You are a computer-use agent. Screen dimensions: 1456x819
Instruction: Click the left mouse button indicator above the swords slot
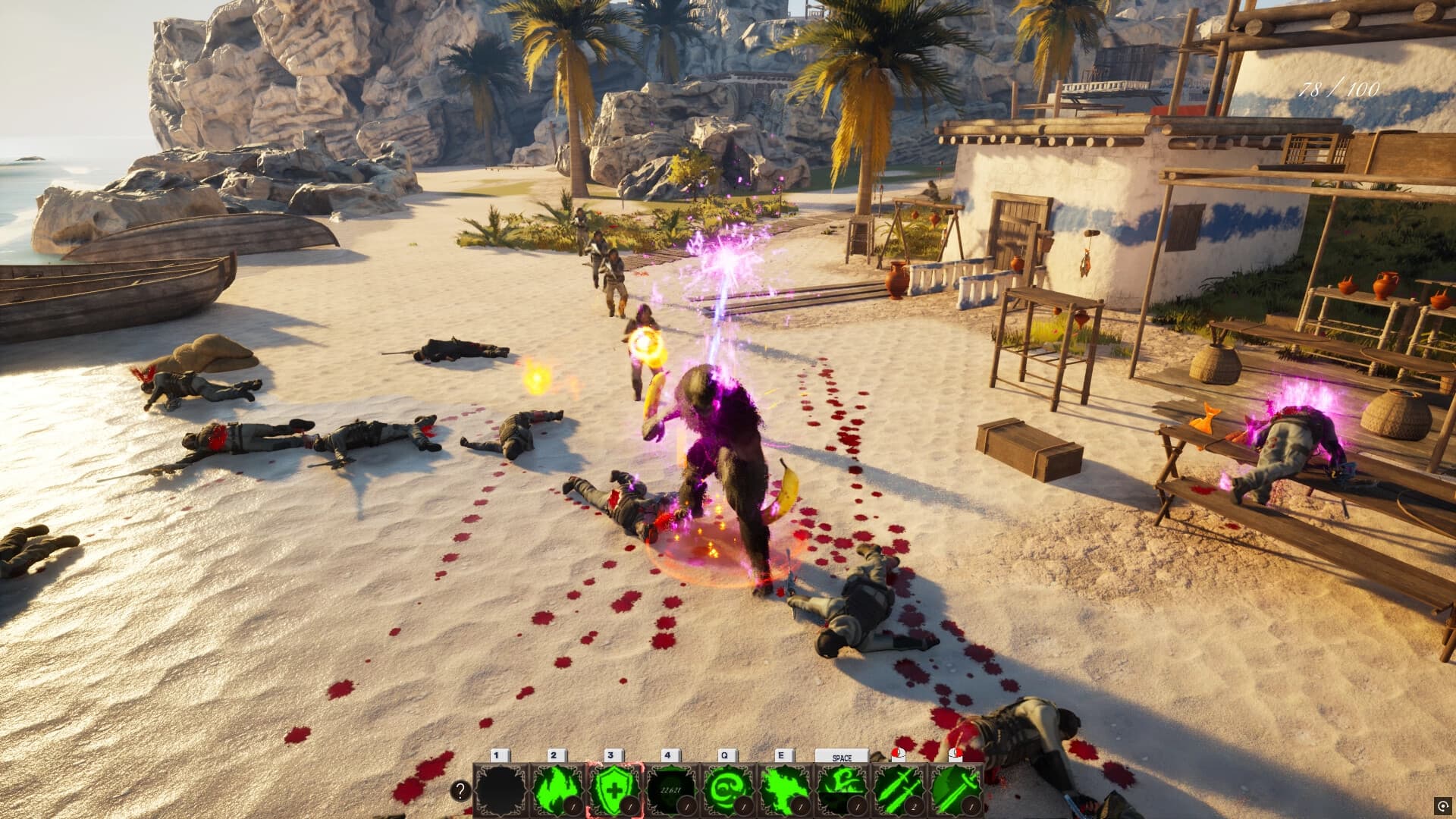tap(898, 755)
